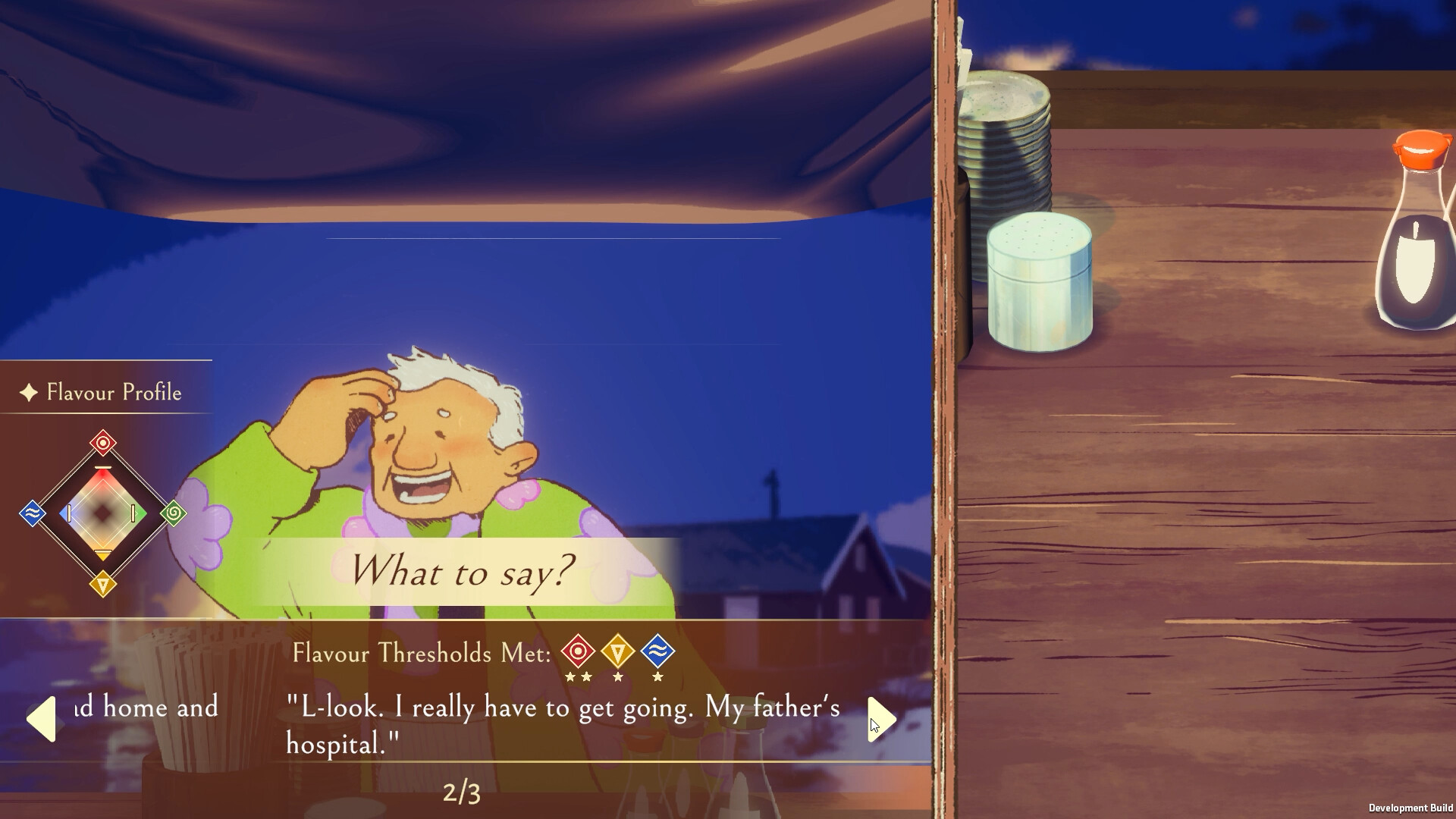Screen dimensions: 1456x819
Task: Go back to the previous dialogue choice
Action: (x=43, y=718)
